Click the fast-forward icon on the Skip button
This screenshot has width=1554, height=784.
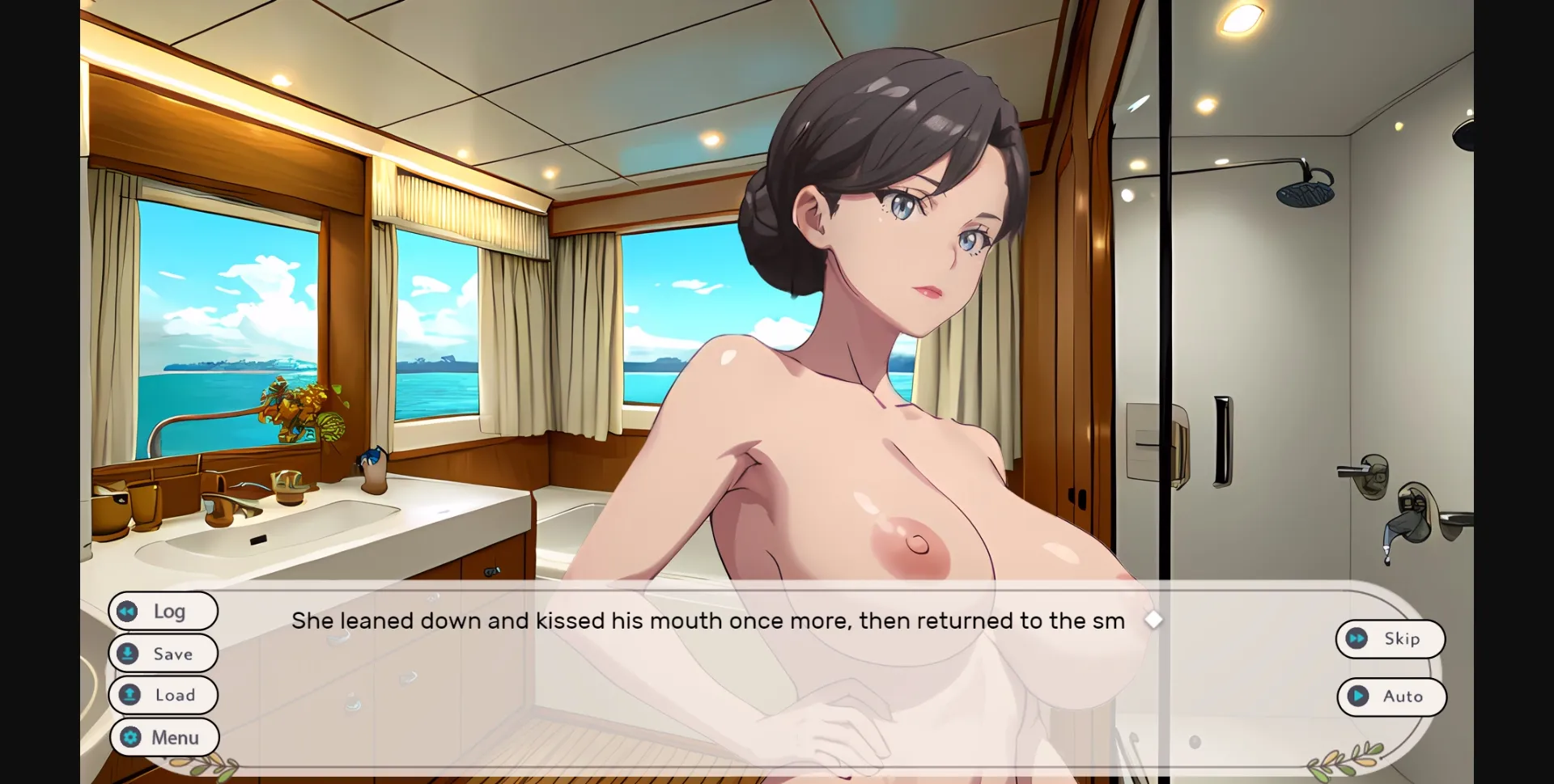tap(1358, 638)
